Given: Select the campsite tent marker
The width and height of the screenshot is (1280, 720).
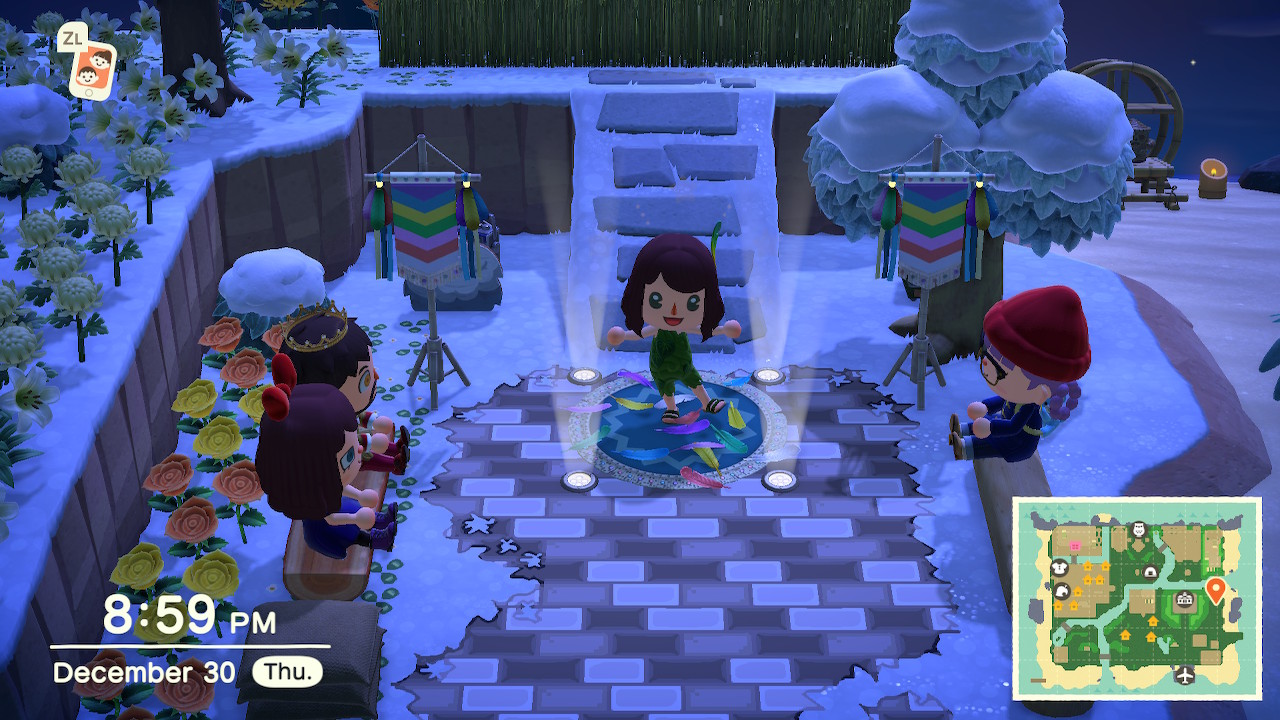Looking at the screenshot, I should click(1151, 572).
